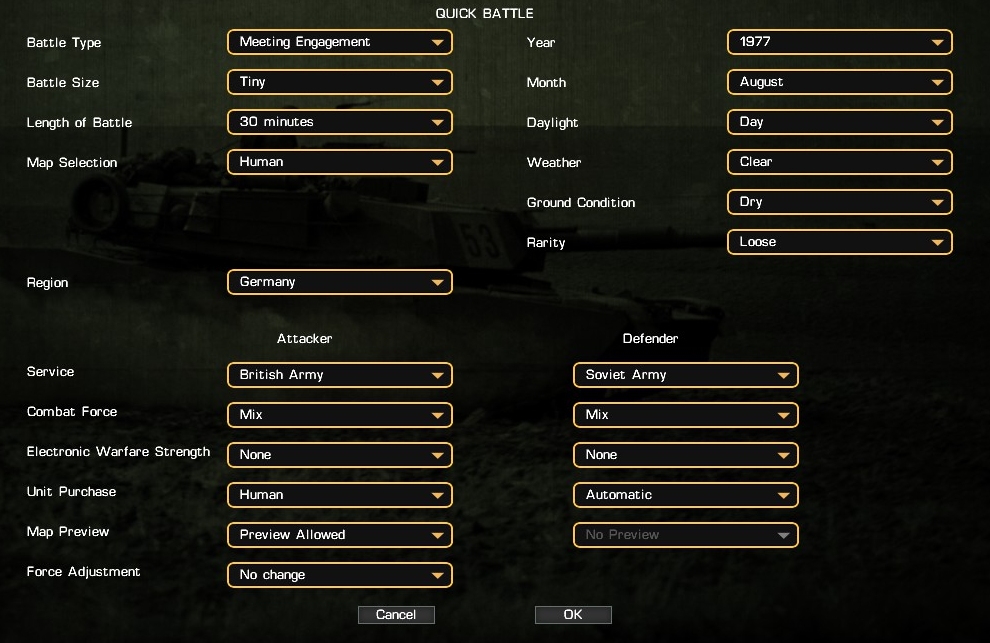The height and width of the screenshot is (643, 990).
Task: Open the Map Selection dropdown
Action: click(340, 162)
